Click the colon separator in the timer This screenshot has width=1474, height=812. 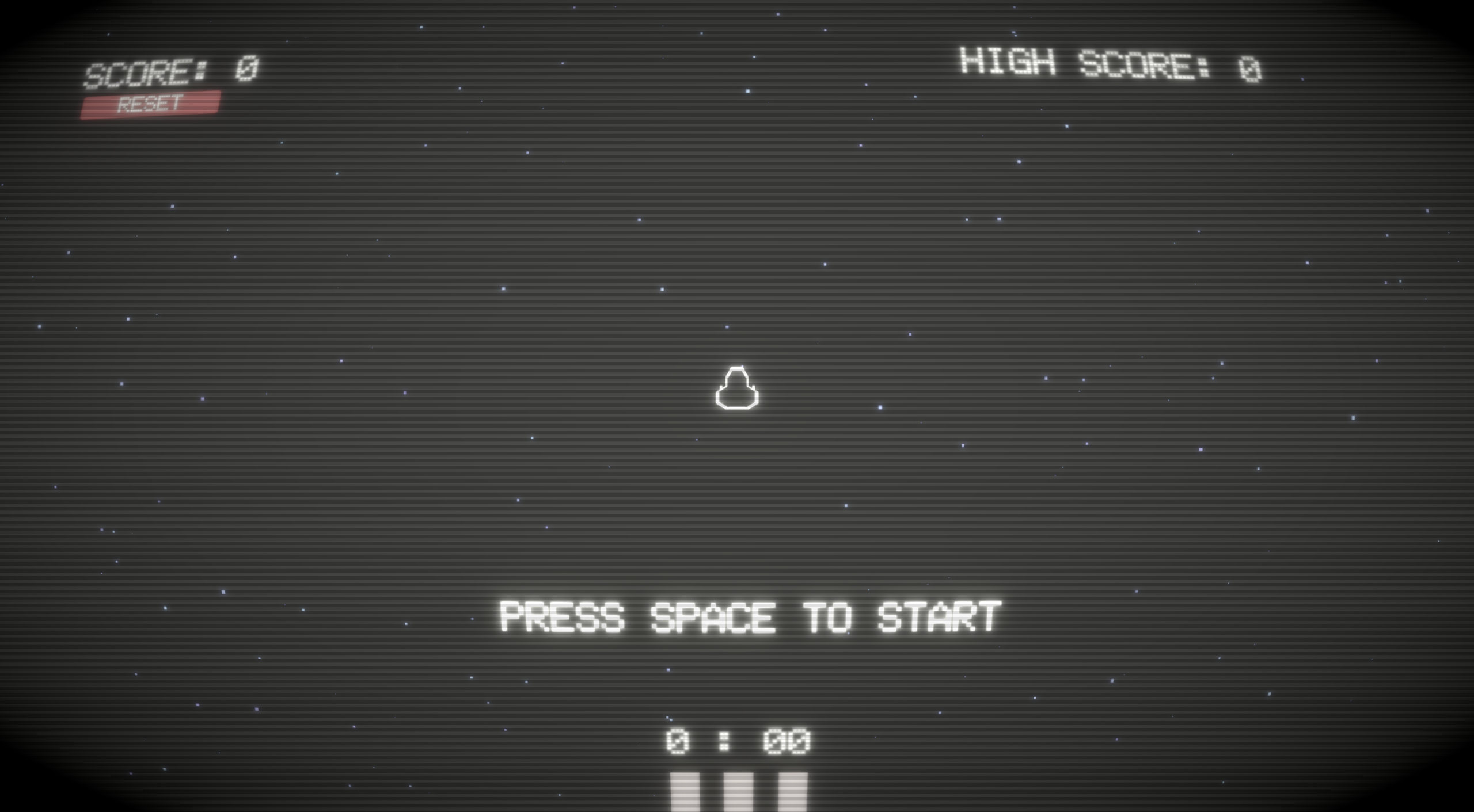coord(727,741)
